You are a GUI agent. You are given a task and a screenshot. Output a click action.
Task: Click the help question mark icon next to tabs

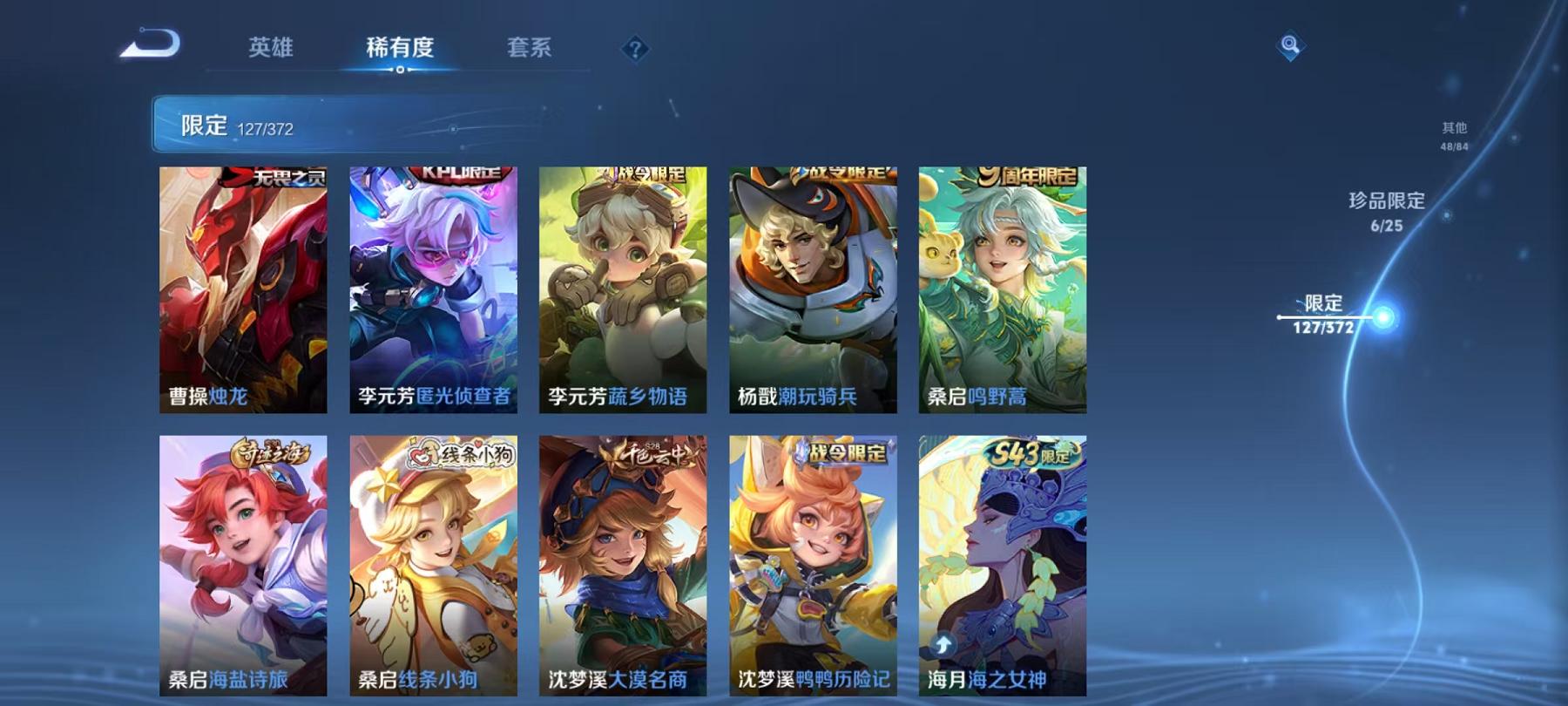pyautogui.click(x=637, y=50)
